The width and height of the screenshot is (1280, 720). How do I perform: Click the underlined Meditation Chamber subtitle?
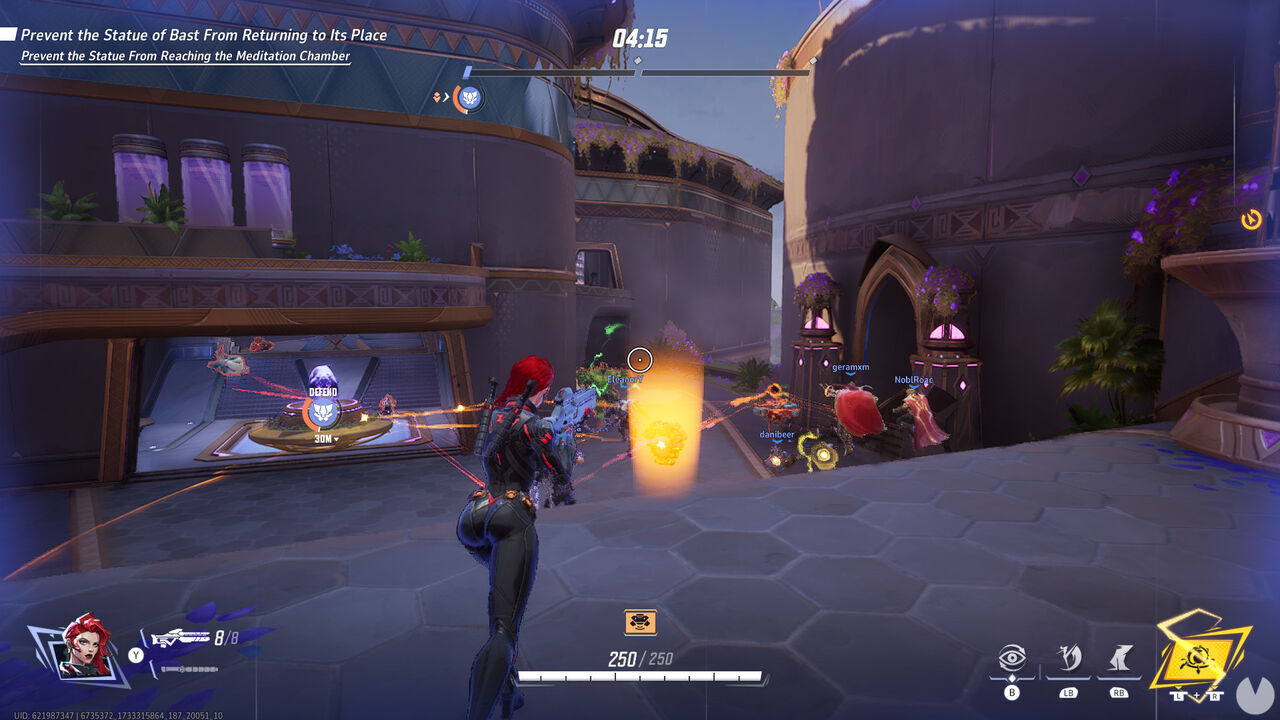[x=185, y=56]
